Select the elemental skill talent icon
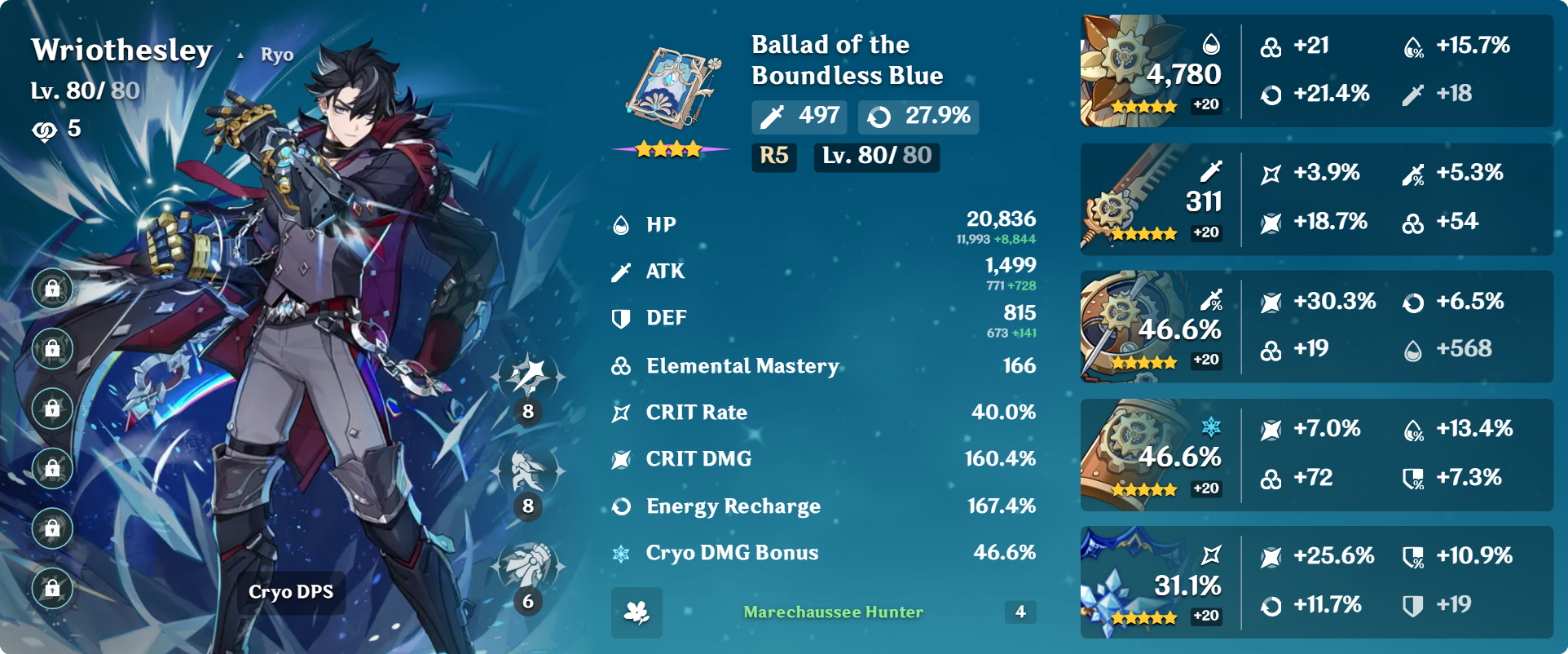 click(528, 471)
